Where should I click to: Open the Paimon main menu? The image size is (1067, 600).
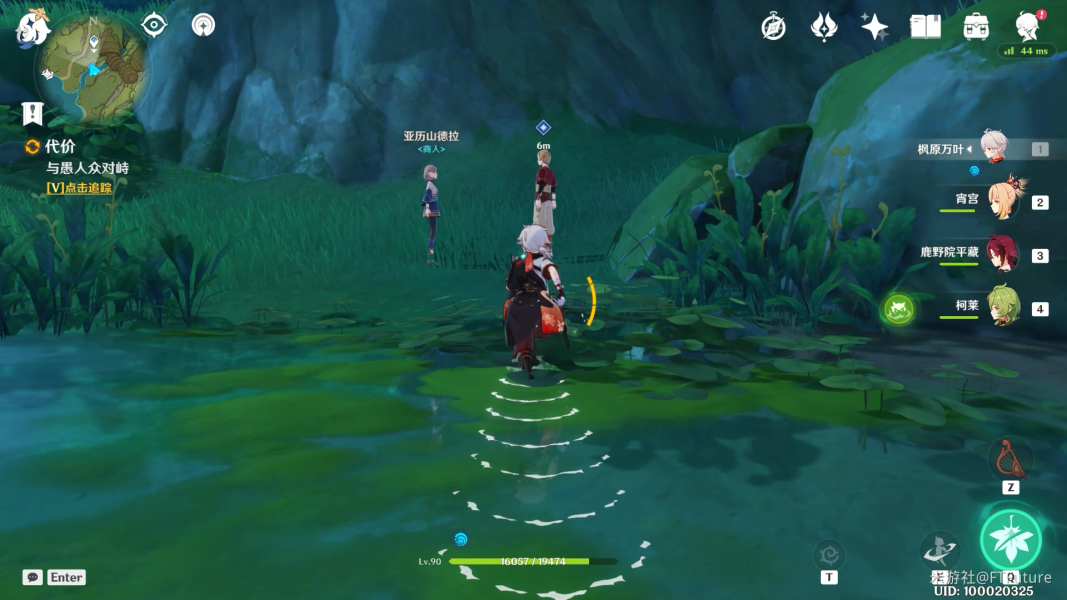pos(32,29)
